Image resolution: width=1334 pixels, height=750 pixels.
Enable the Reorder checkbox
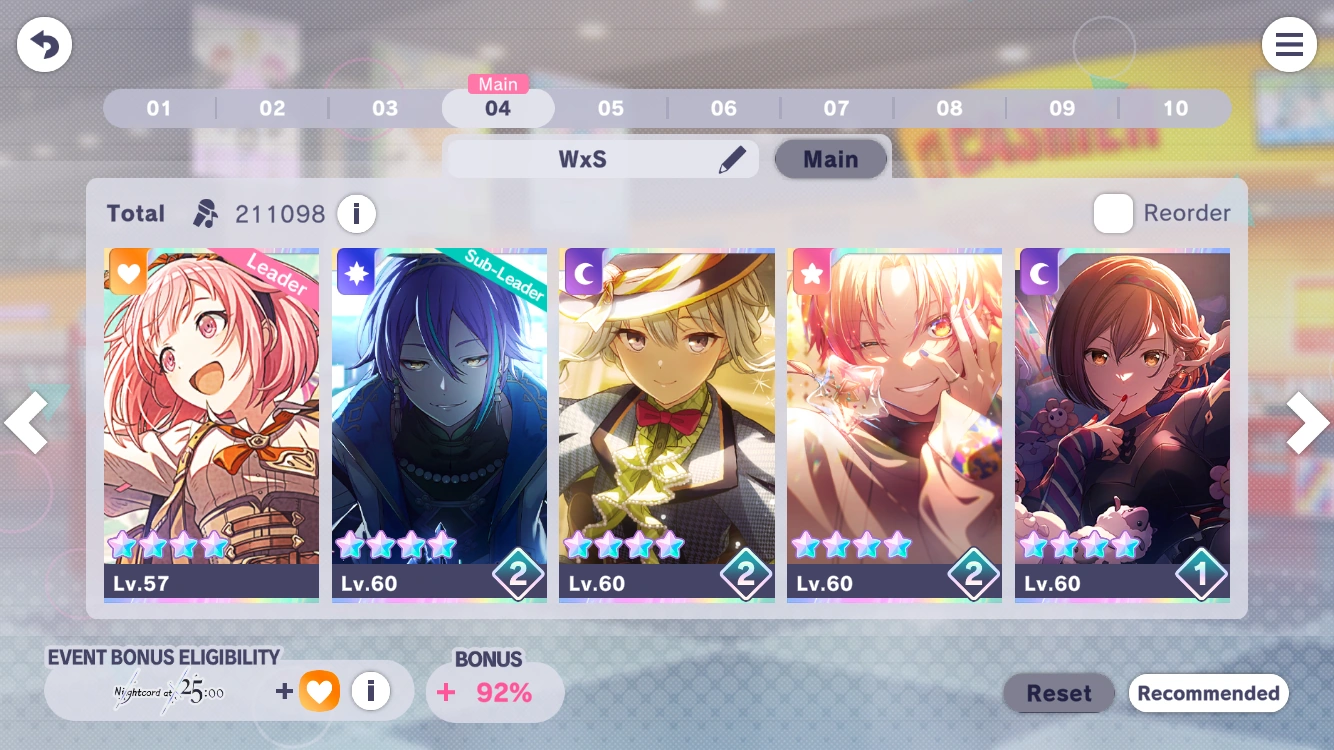click(x=1113, y=213)
